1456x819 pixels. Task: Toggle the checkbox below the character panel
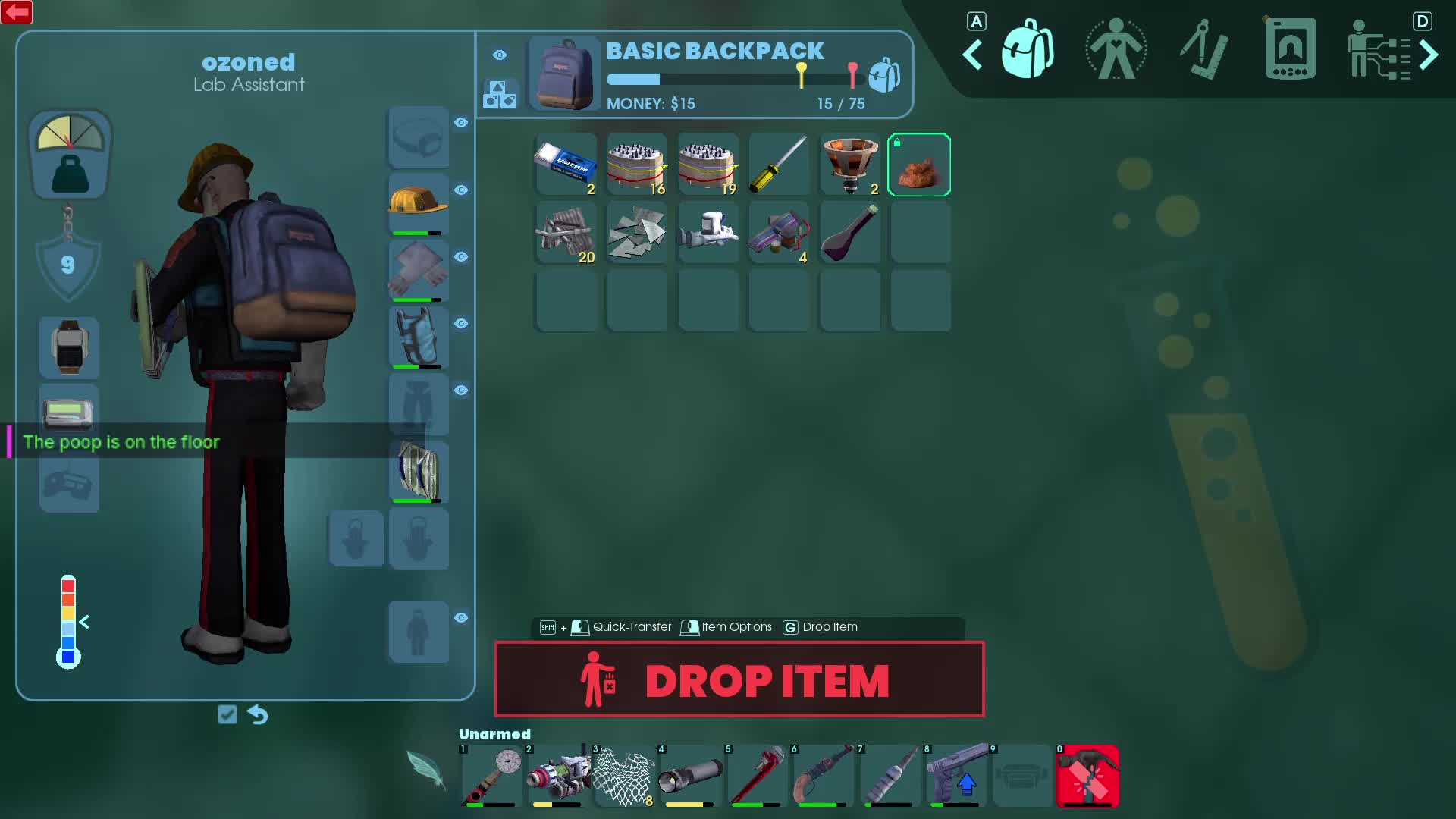click(227, 714)
